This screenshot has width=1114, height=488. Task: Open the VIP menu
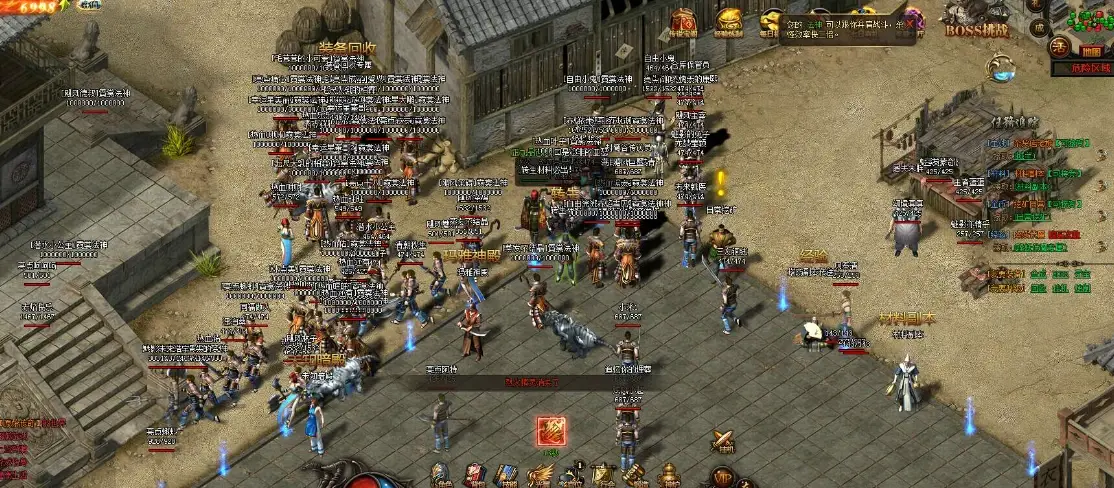pyautogui.click(x=722, y=477)
